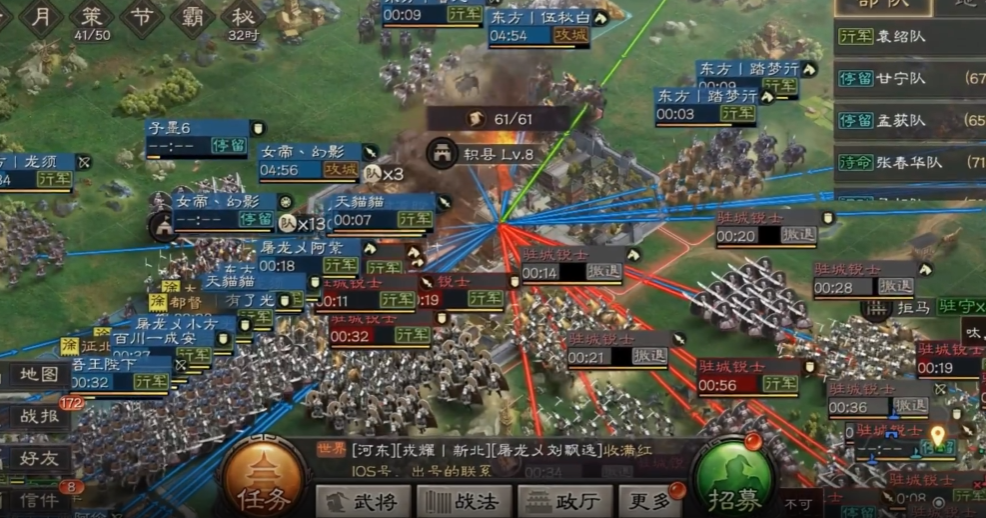Open the 信件 (Mail) inbox
The height and width of the screenshot is (518, 986).
39,500
